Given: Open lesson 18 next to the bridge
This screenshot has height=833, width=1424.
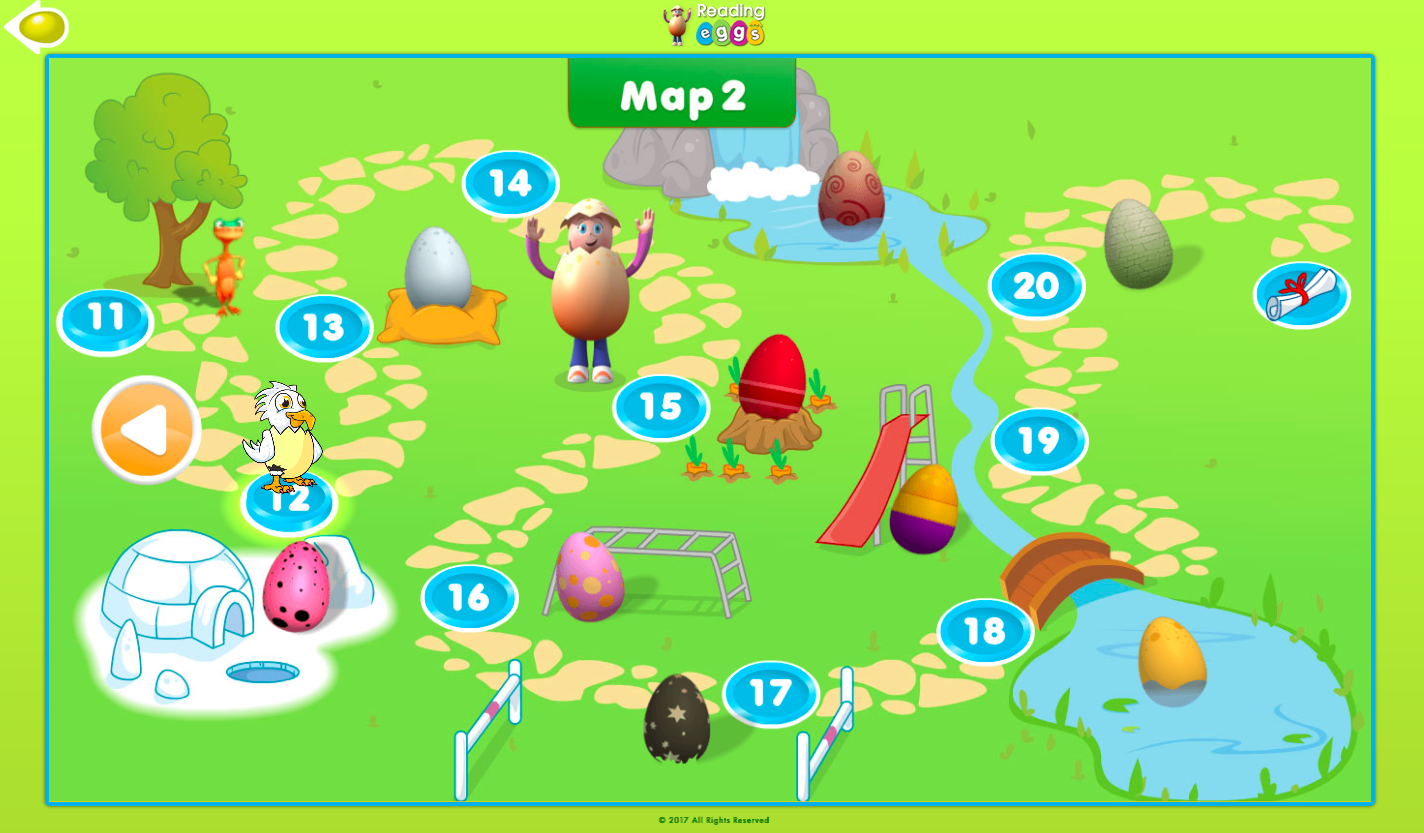Looking at the screenshot, I should 984,631.
